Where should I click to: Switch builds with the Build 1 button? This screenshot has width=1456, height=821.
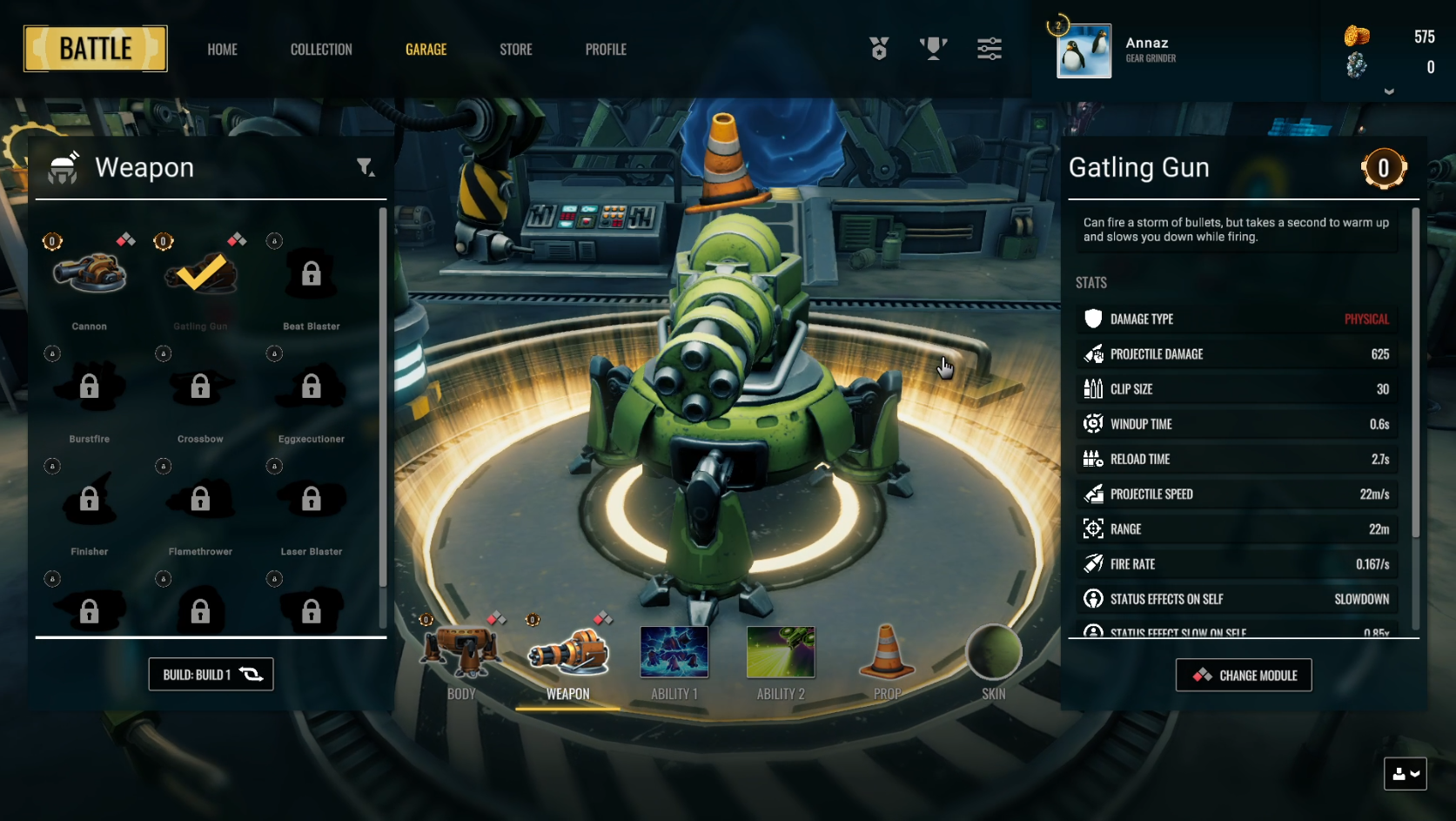pyautogui.click(x=211, y=675)
